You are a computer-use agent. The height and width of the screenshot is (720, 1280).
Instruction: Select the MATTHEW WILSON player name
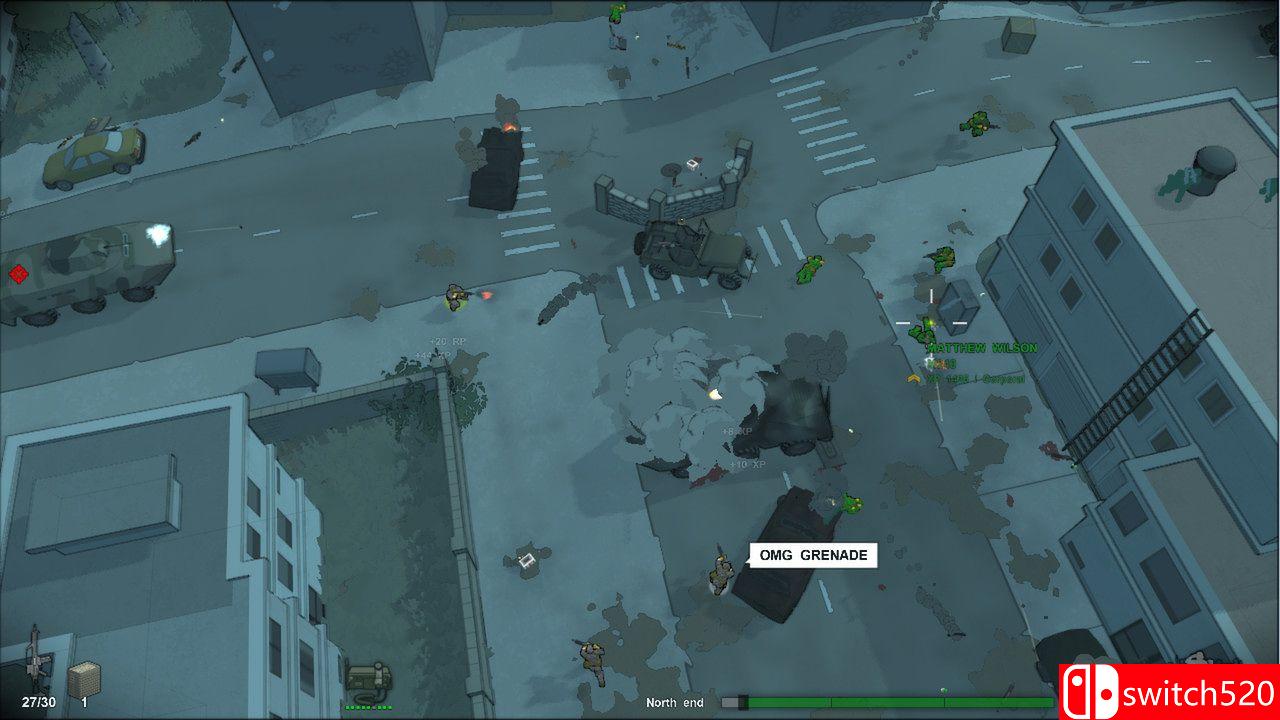click(983, 348)
